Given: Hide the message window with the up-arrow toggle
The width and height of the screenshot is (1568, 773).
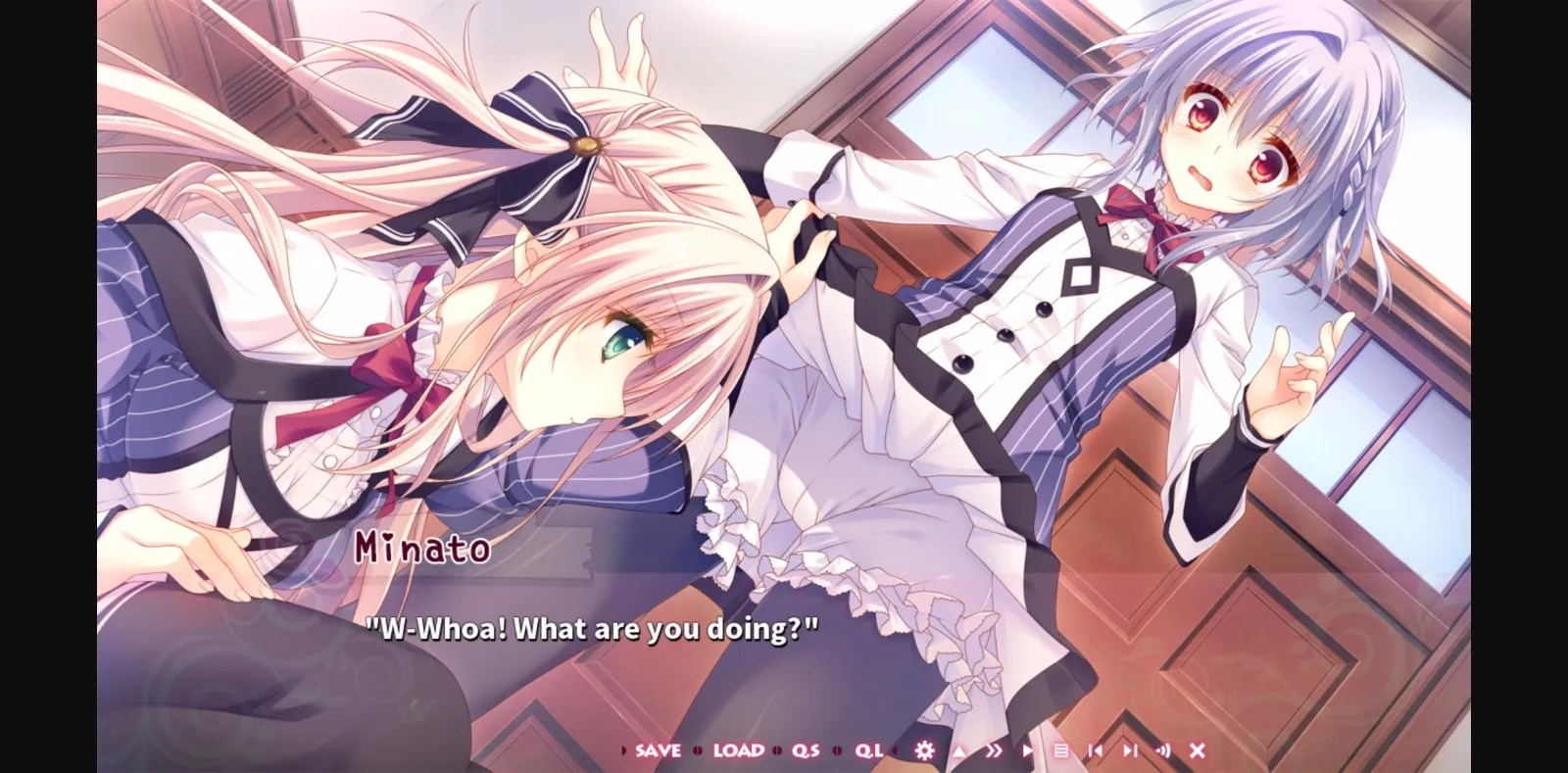Looking at the screenshot, I should point(958,750).
